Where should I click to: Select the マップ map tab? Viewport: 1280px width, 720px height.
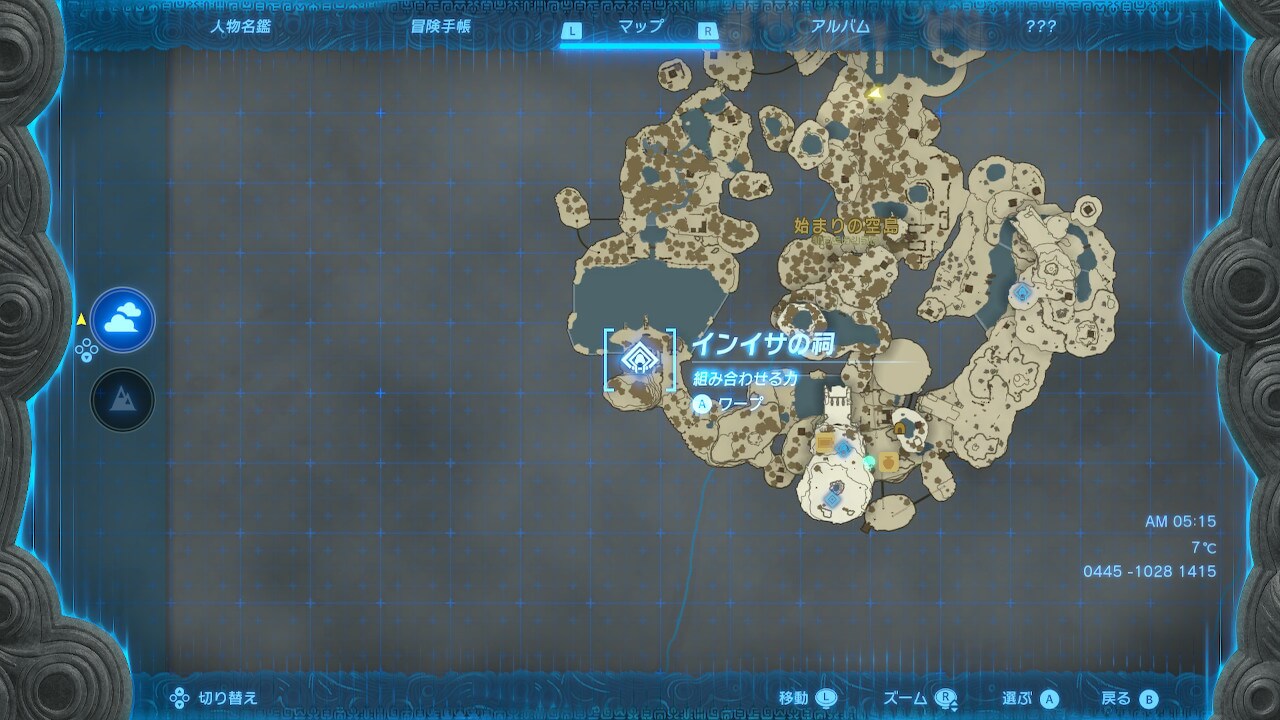pyautogui.click(x=641, y=27)
